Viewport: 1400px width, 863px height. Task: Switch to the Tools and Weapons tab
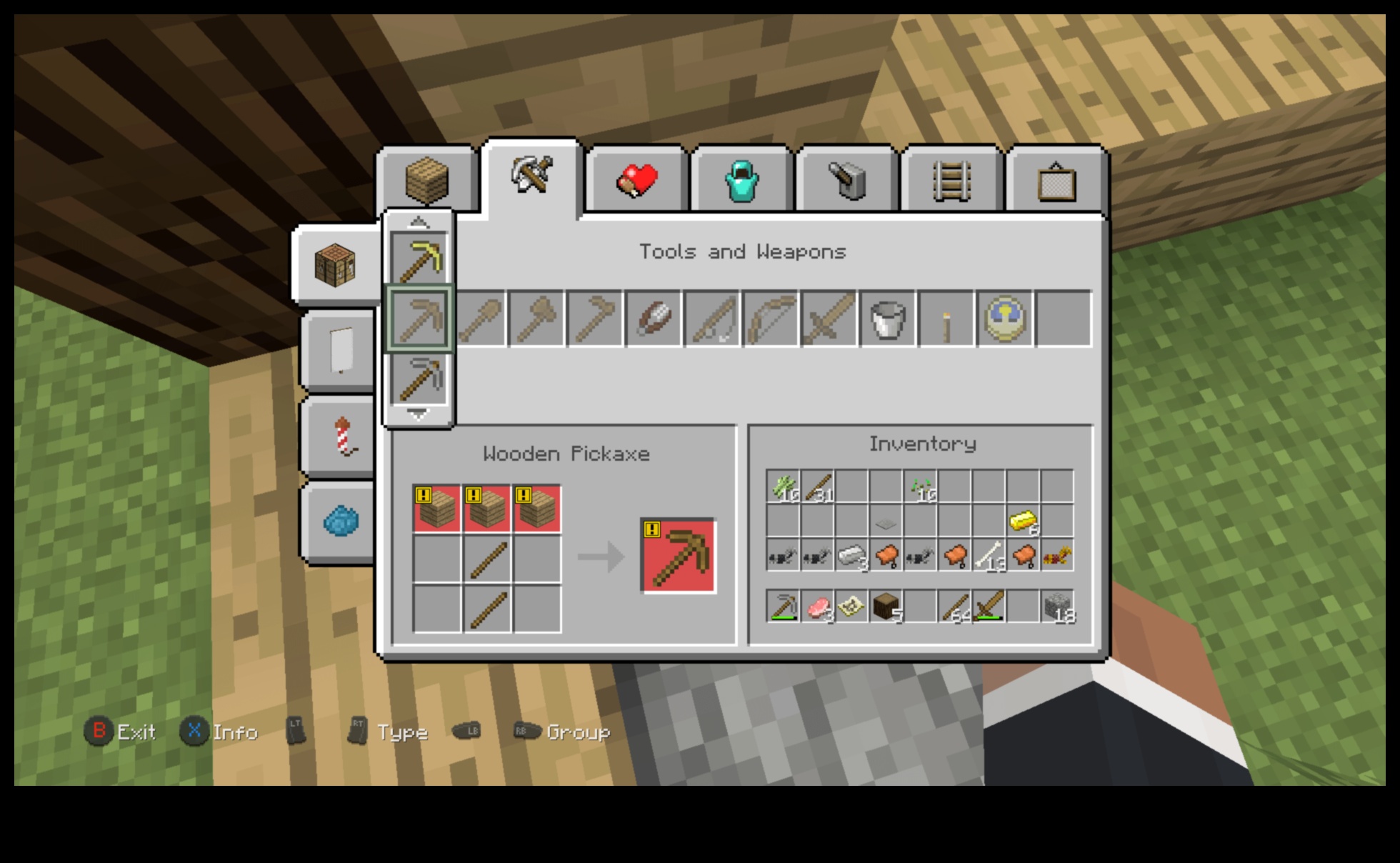(532, 179)
